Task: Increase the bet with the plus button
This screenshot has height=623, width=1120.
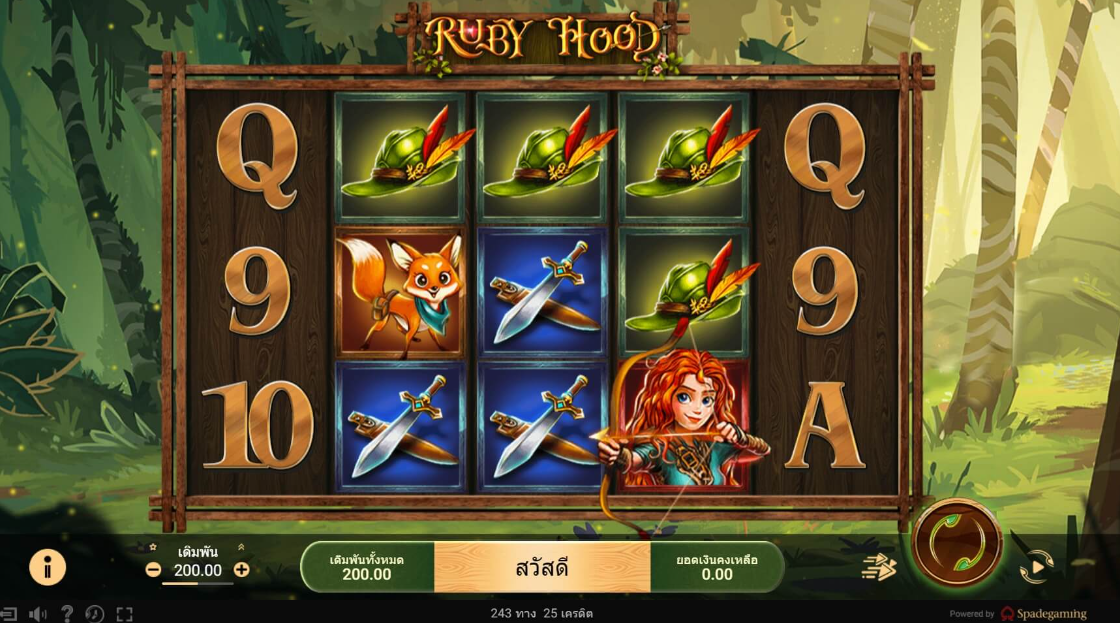Action: tap(242, 570)
